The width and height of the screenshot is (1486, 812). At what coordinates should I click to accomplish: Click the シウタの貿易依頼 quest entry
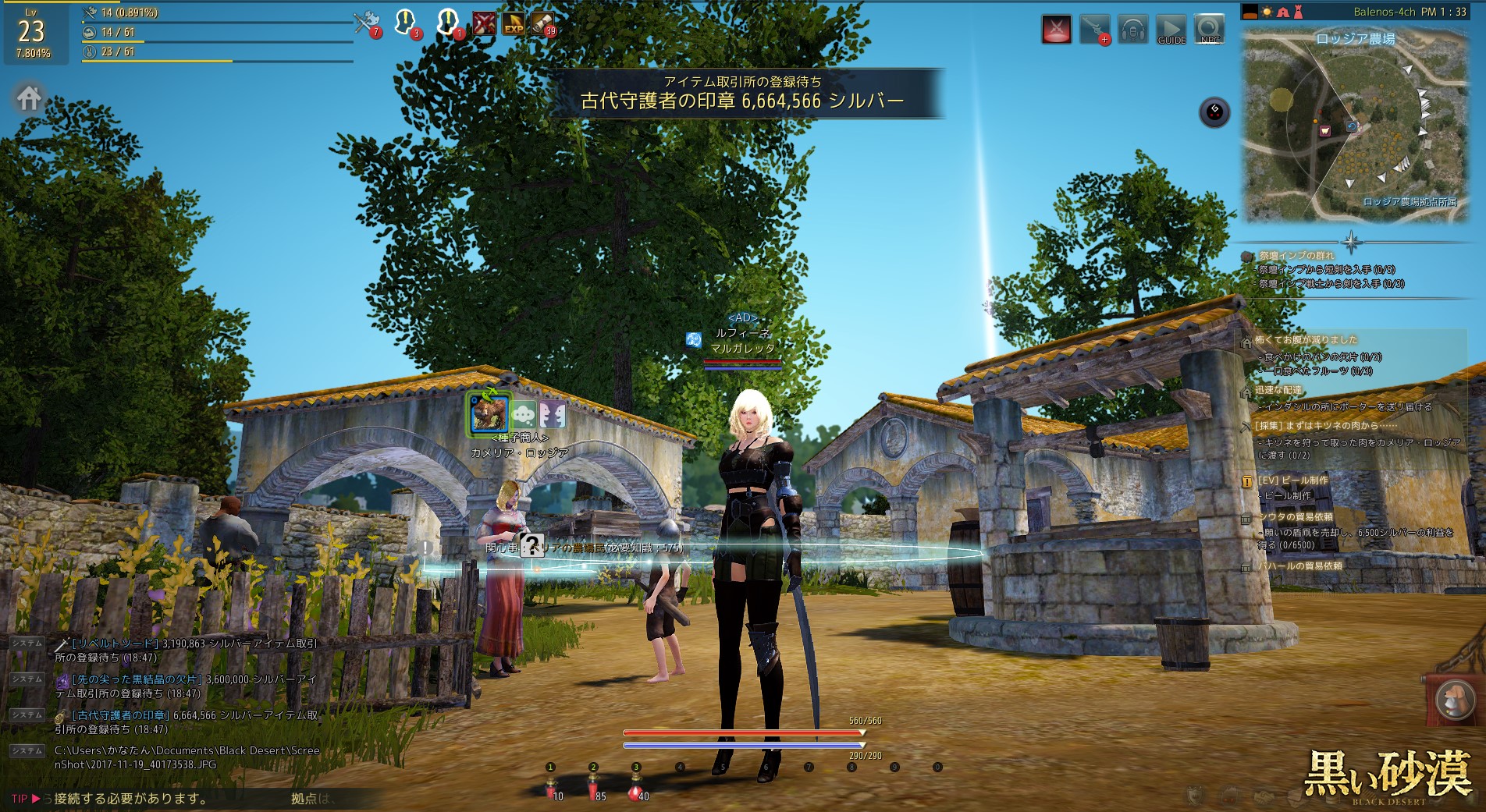[x=1296, y=517]
